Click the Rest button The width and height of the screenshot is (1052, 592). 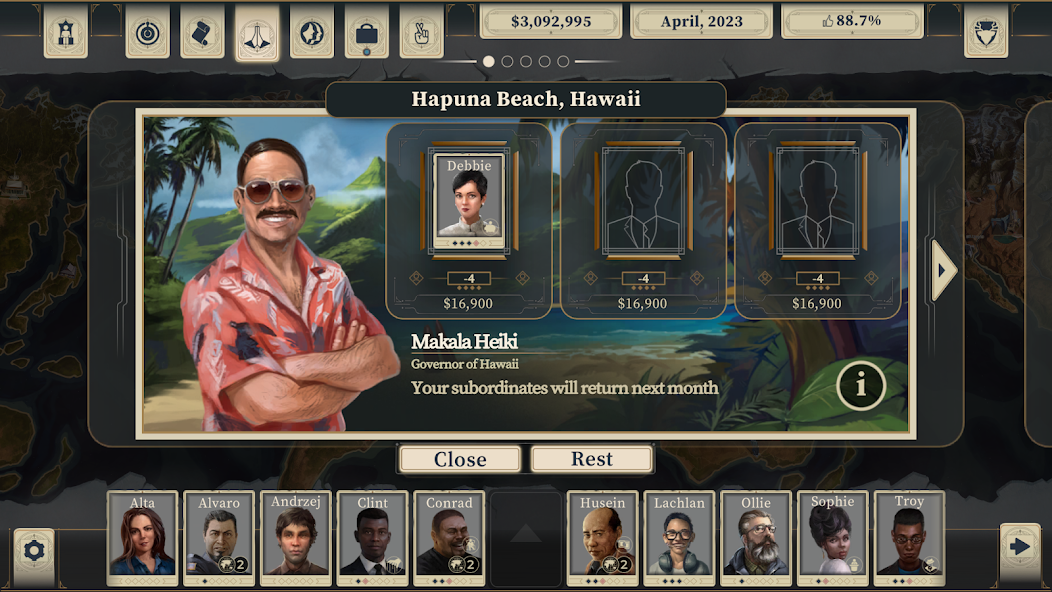[592, 459]
